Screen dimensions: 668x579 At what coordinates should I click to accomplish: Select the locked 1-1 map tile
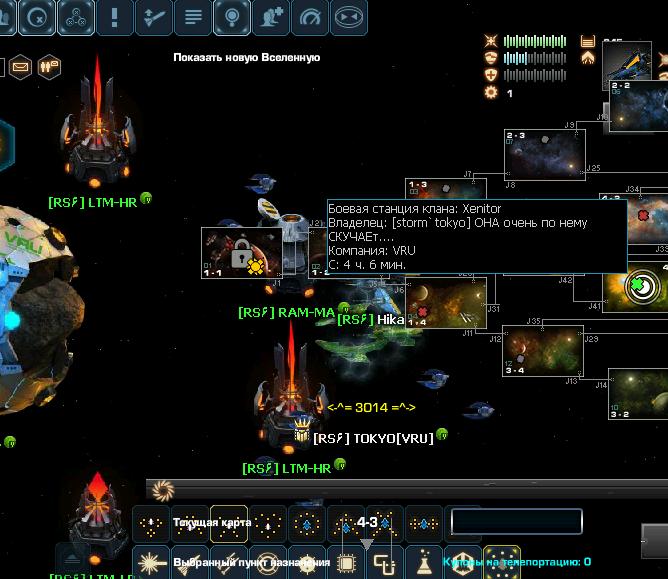pos(242,254)
